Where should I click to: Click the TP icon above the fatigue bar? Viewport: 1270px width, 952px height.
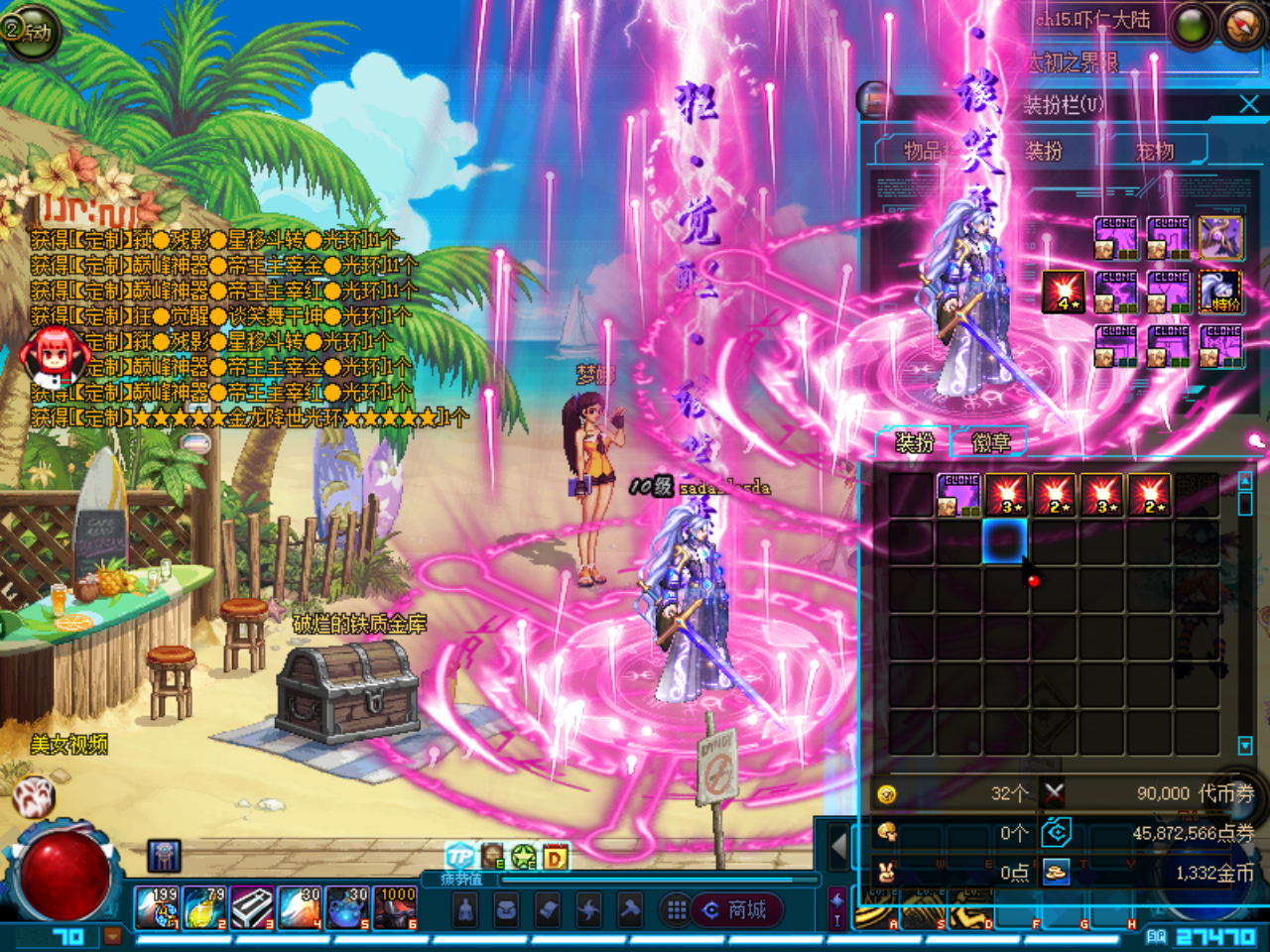[x=460, y=857]
